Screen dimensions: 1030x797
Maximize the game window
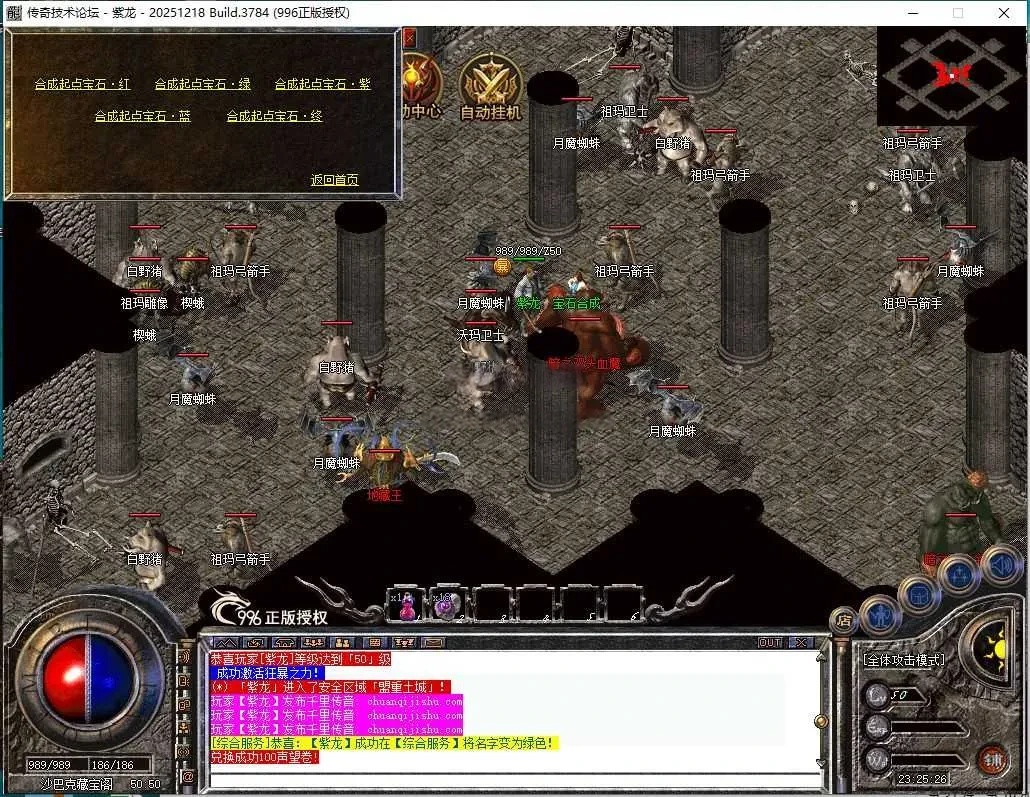click(957, 13)
